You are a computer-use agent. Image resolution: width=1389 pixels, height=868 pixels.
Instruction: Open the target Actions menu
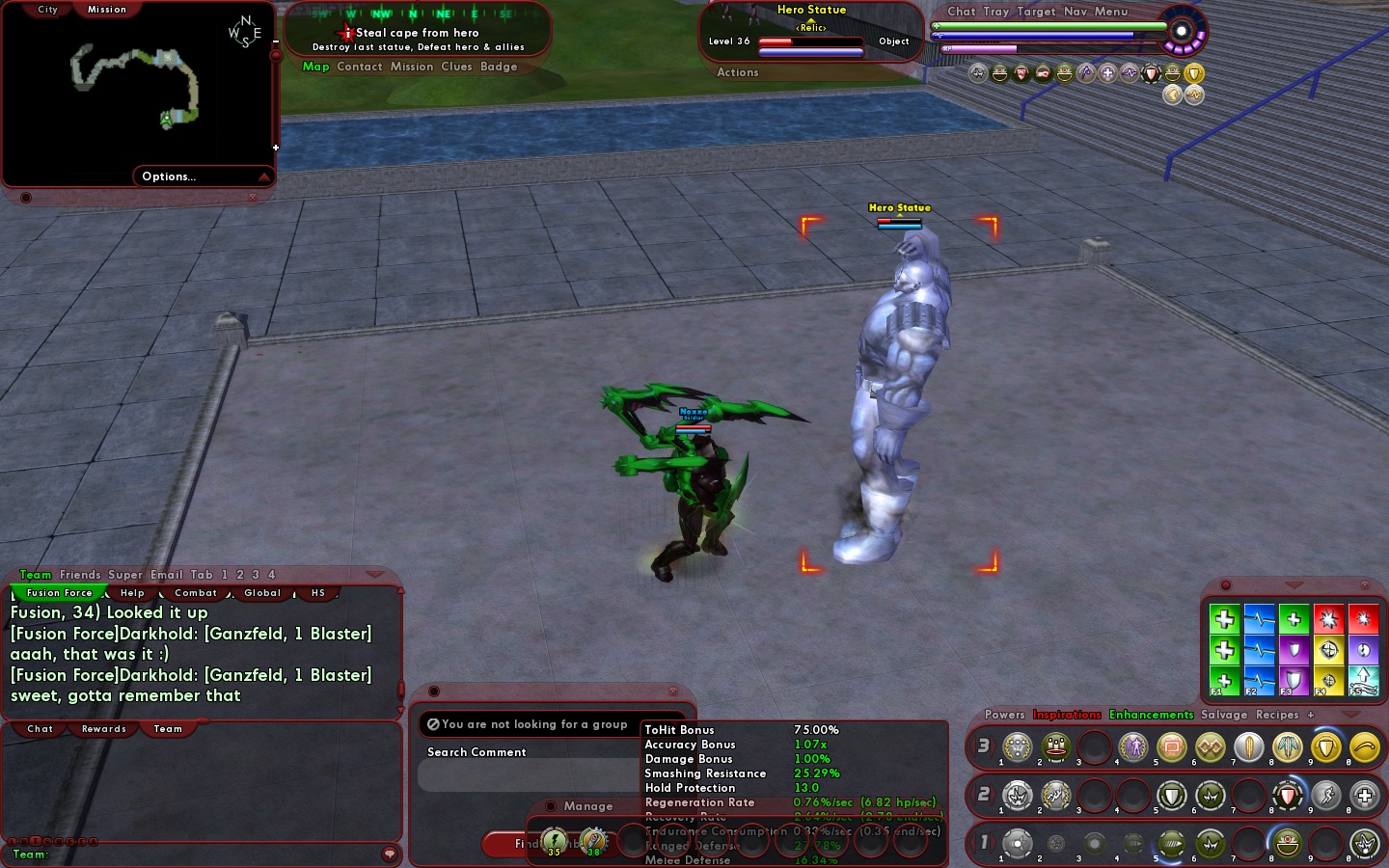[x=738, y=72]
